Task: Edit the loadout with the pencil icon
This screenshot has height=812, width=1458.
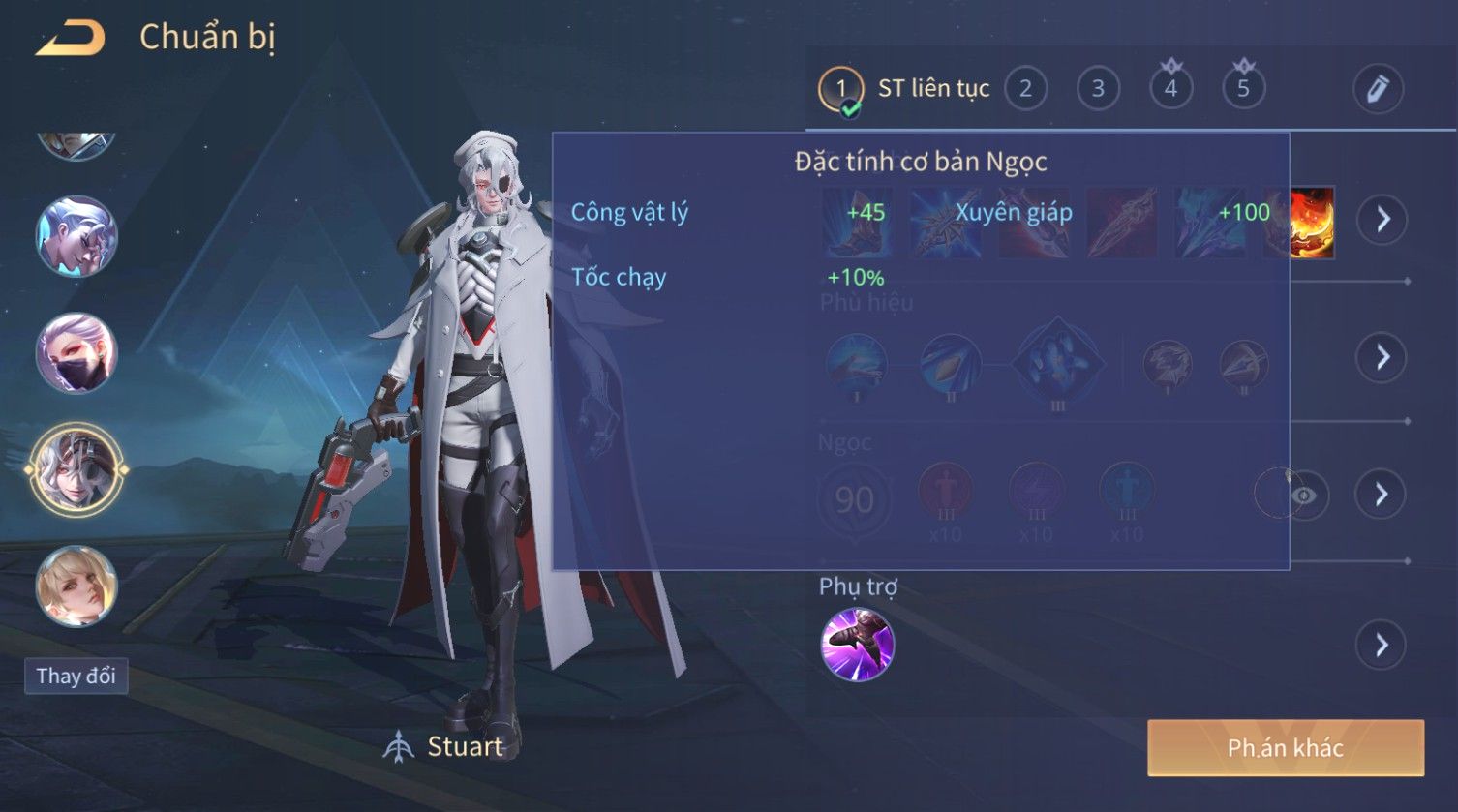Action: (1377, 89)
